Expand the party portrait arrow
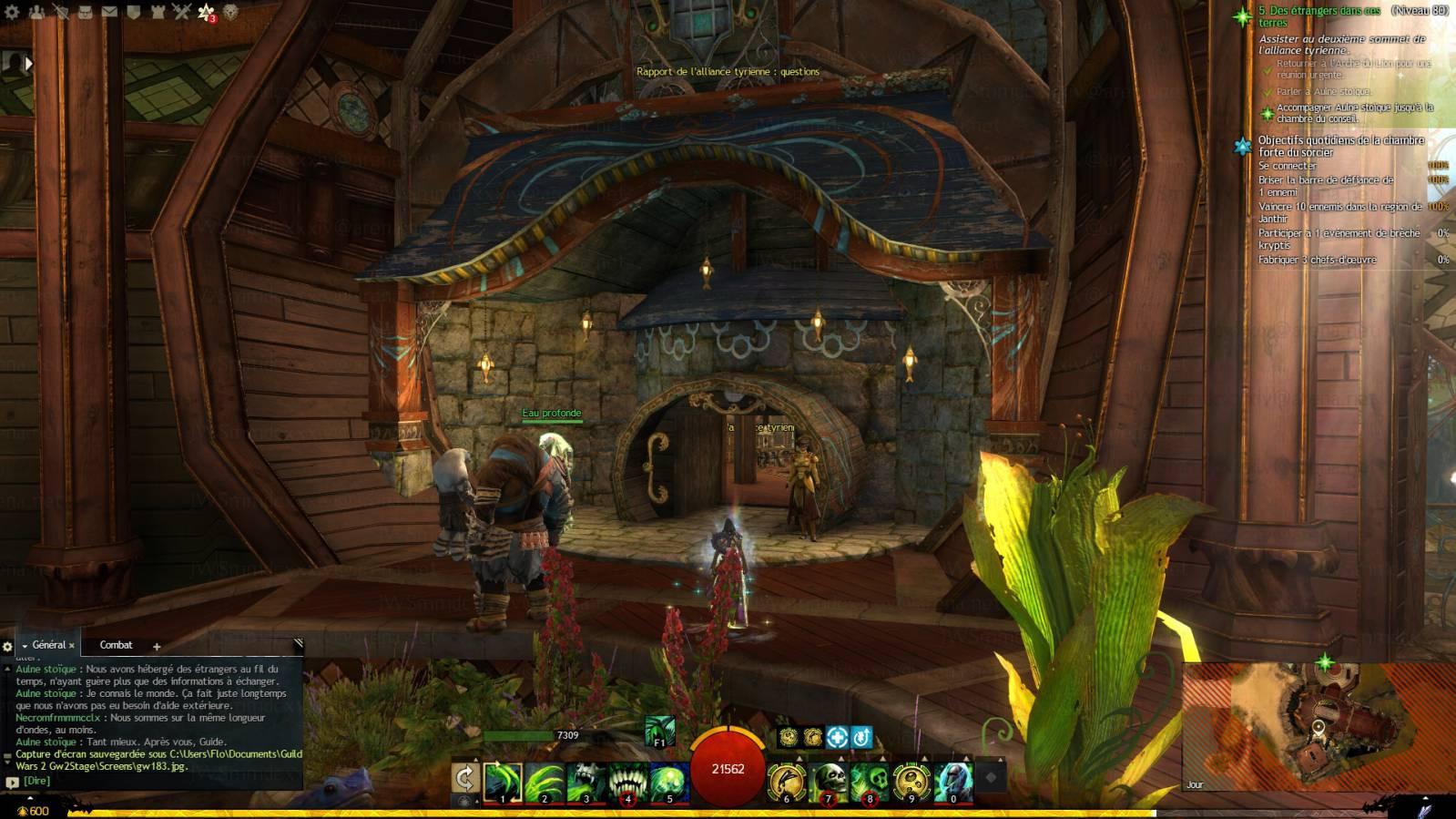Viewport: 1456px width, 819px height. [x=28, y=63]
